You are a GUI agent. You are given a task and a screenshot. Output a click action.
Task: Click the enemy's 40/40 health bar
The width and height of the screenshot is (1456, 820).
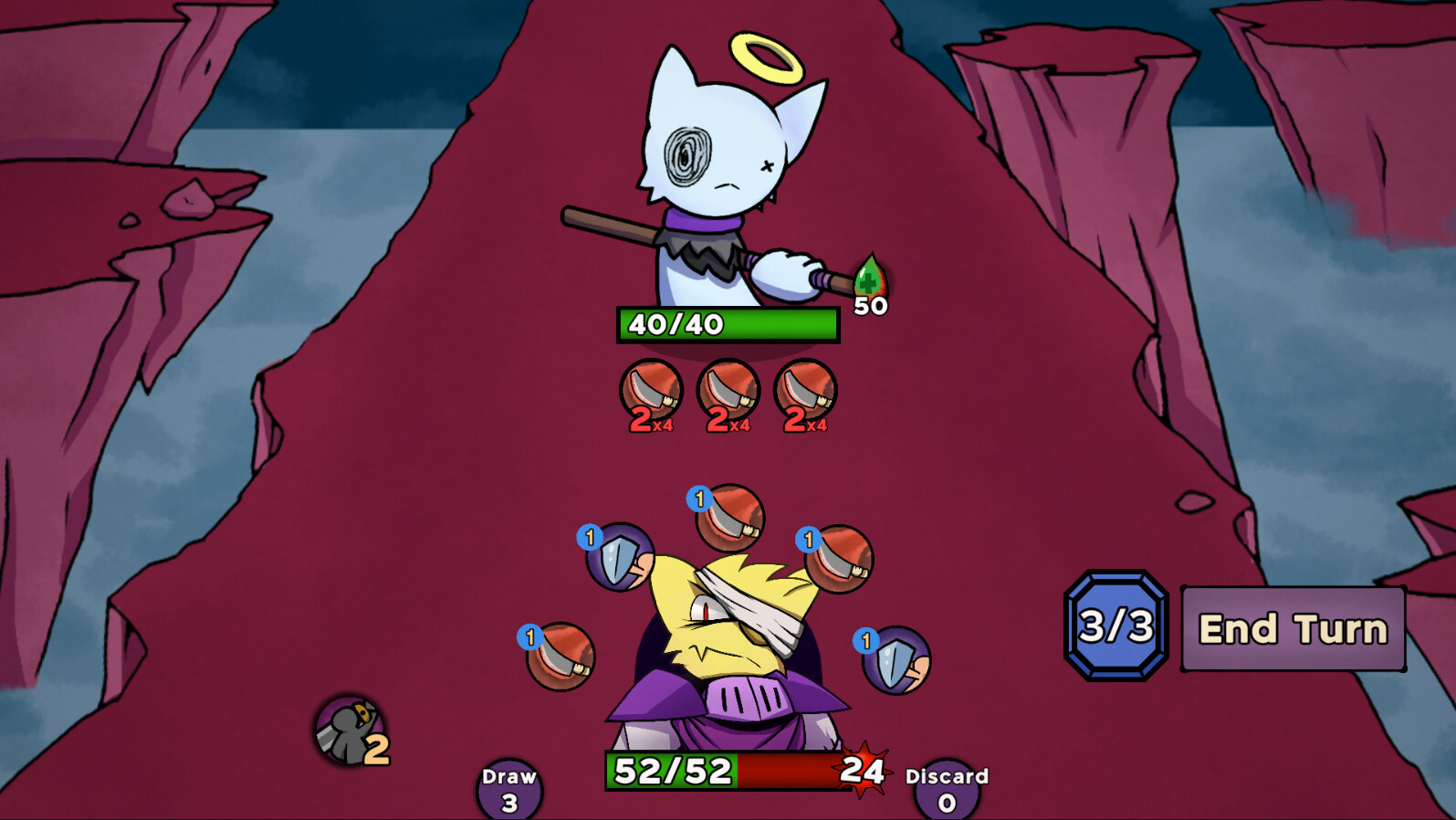tap(726, 325)
